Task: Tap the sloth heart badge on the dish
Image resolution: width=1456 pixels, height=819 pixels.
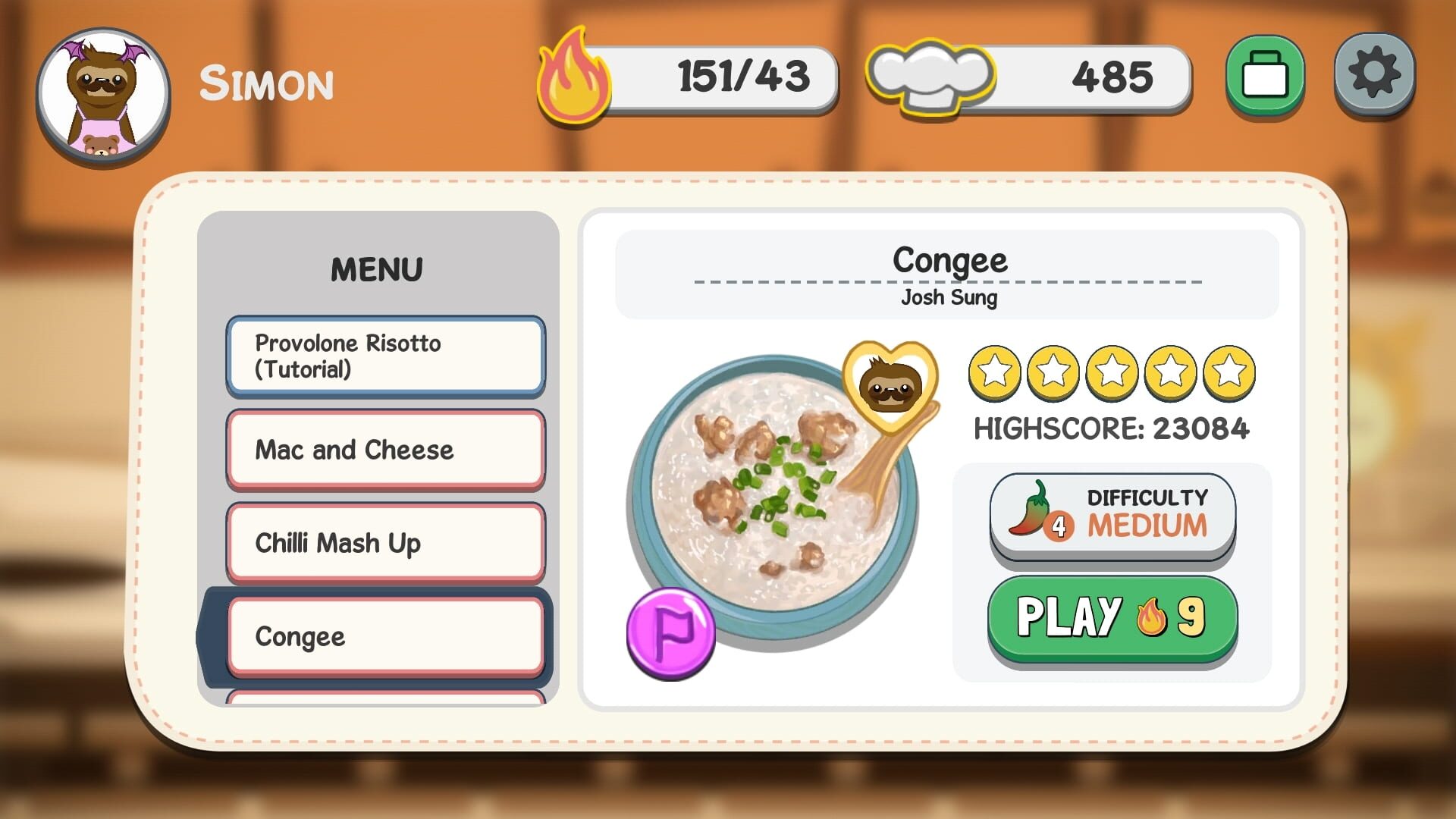Action: click(890, 385)
